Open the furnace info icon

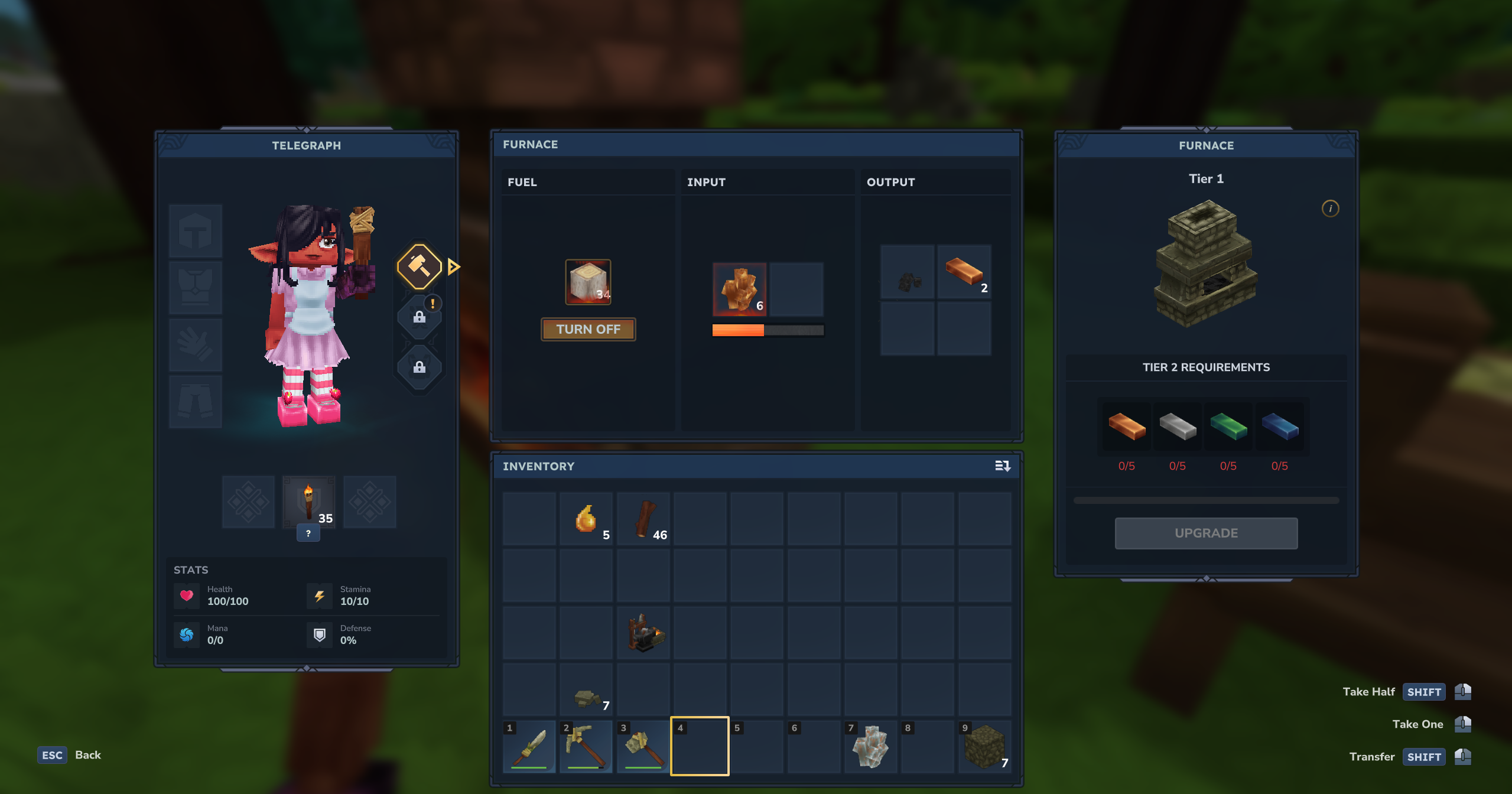(1330, 209)
